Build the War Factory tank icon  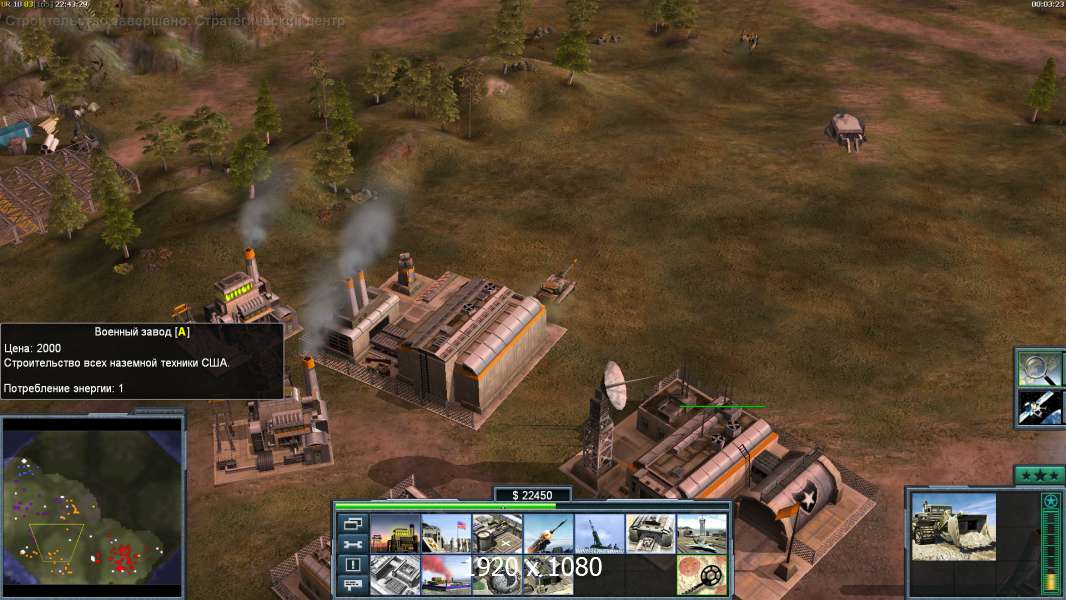[650, 533]
